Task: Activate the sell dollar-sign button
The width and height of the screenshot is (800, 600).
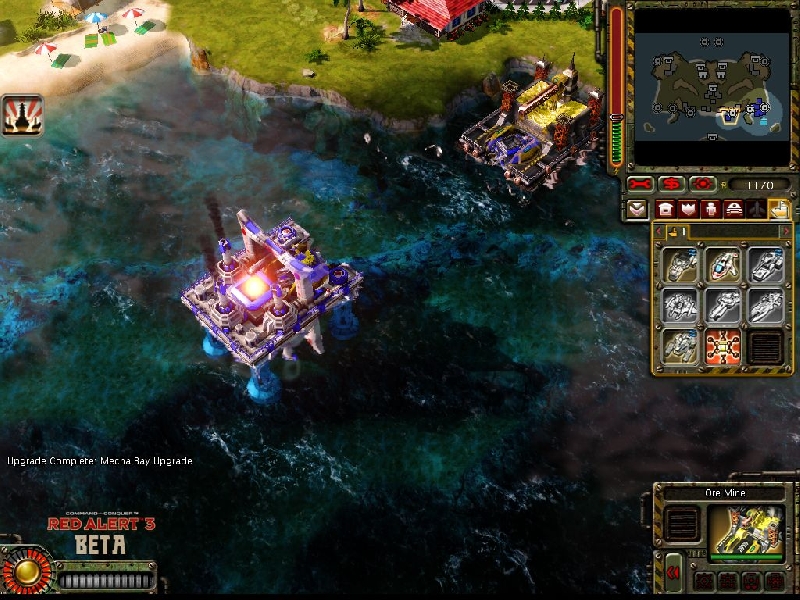Action: [x=672, y=185]
